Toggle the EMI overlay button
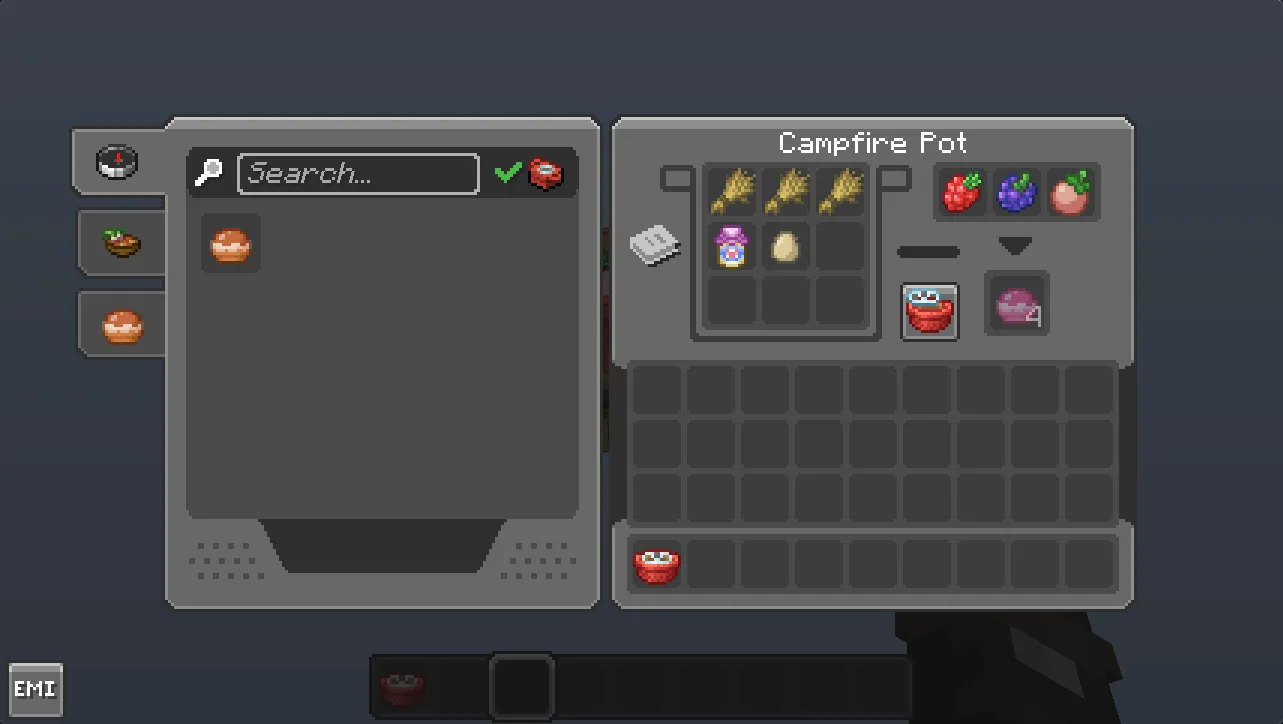Image resolution: width=1283 pixels, height=724 pixels. (x=36, y=688)
